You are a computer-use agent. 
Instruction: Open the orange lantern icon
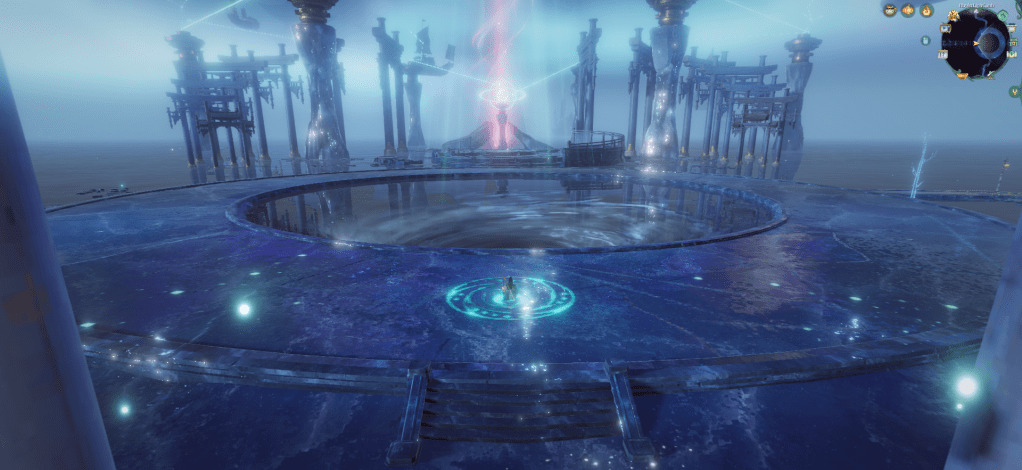908,10
